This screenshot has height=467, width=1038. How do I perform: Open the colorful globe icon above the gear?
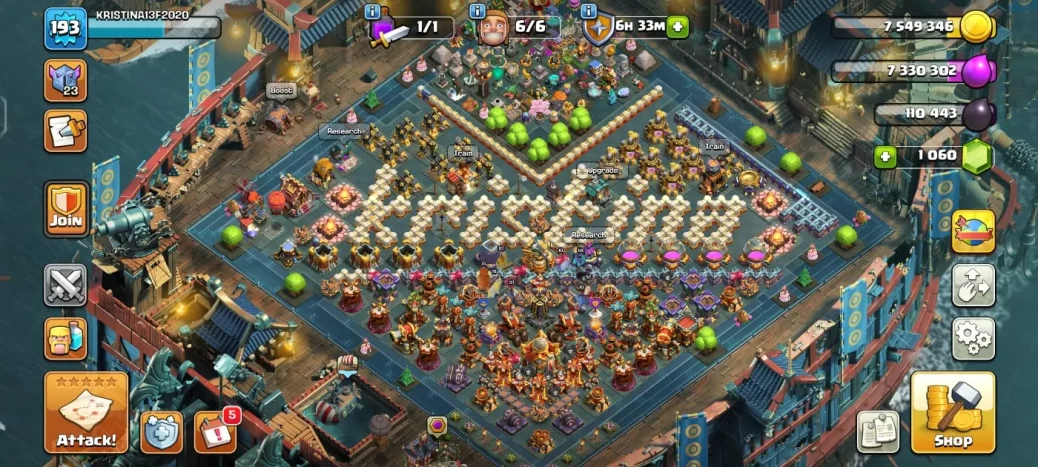point(972,231)
